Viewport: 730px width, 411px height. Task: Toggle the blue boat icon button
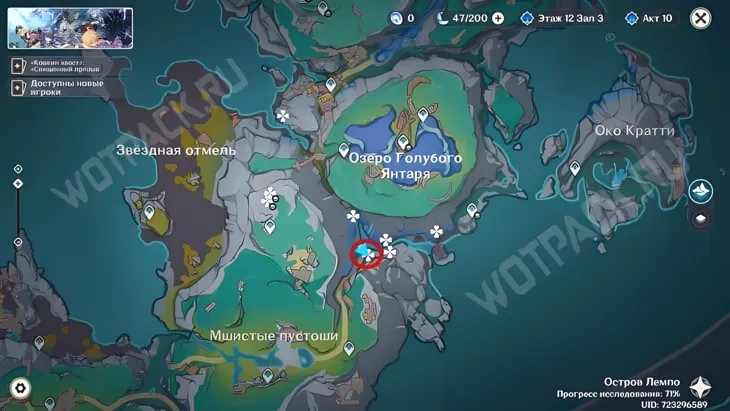pos(701,191)
